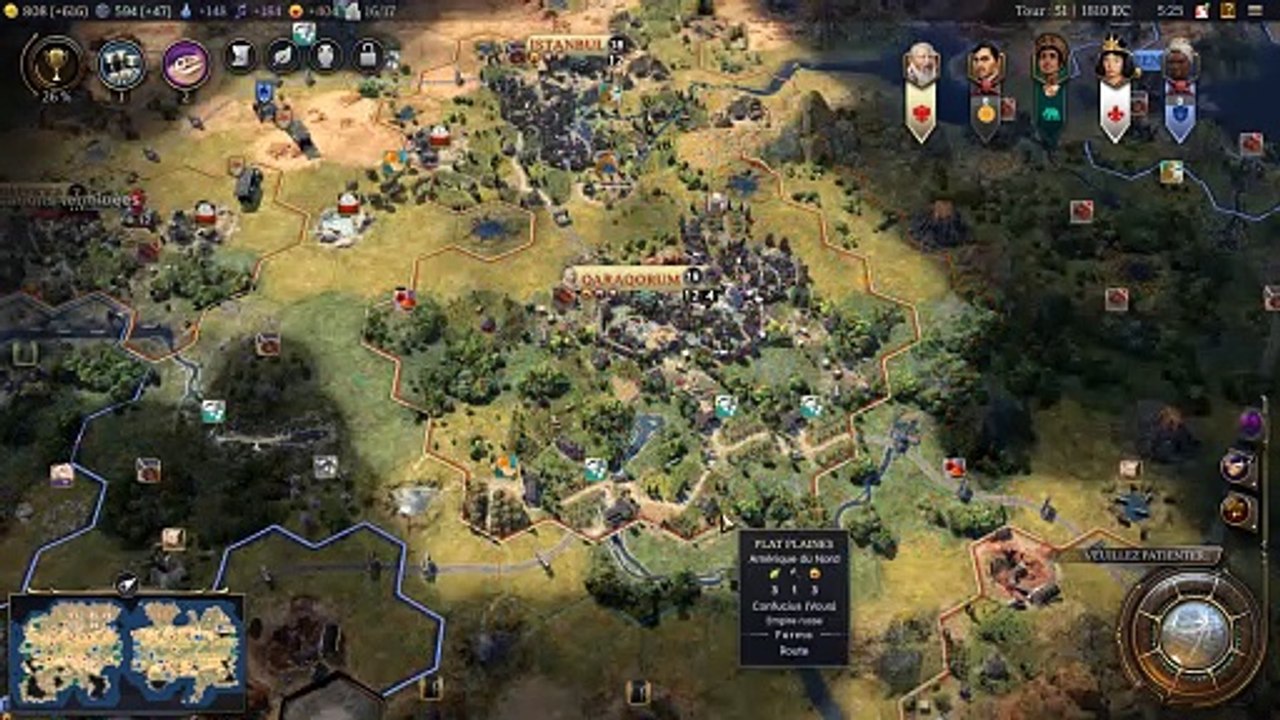
Task: Select the crowned leader with fleur-de-lis banner
Action: [x=1115, y=64]
